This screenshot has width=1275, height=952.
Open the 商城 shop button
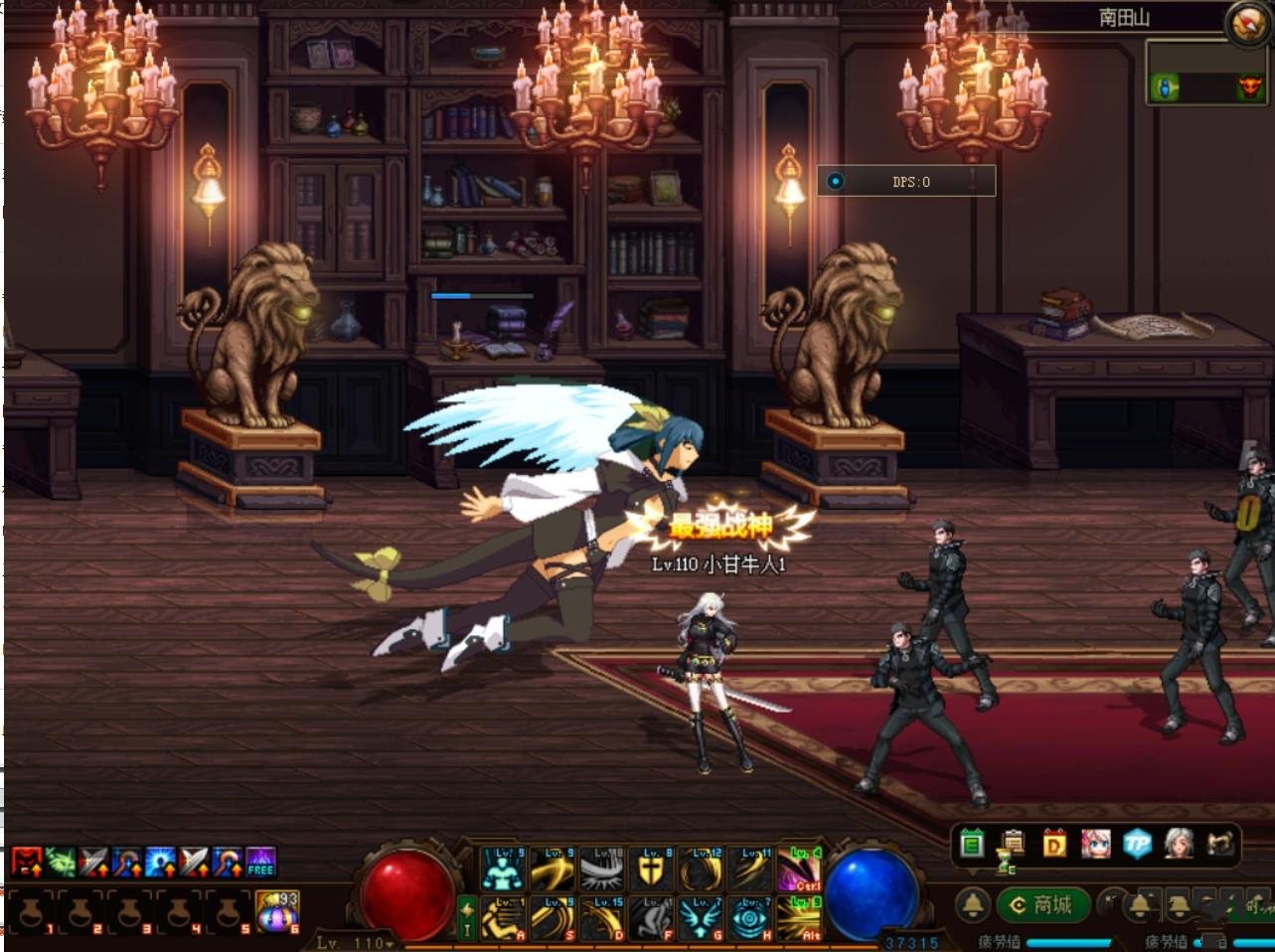1041,904
